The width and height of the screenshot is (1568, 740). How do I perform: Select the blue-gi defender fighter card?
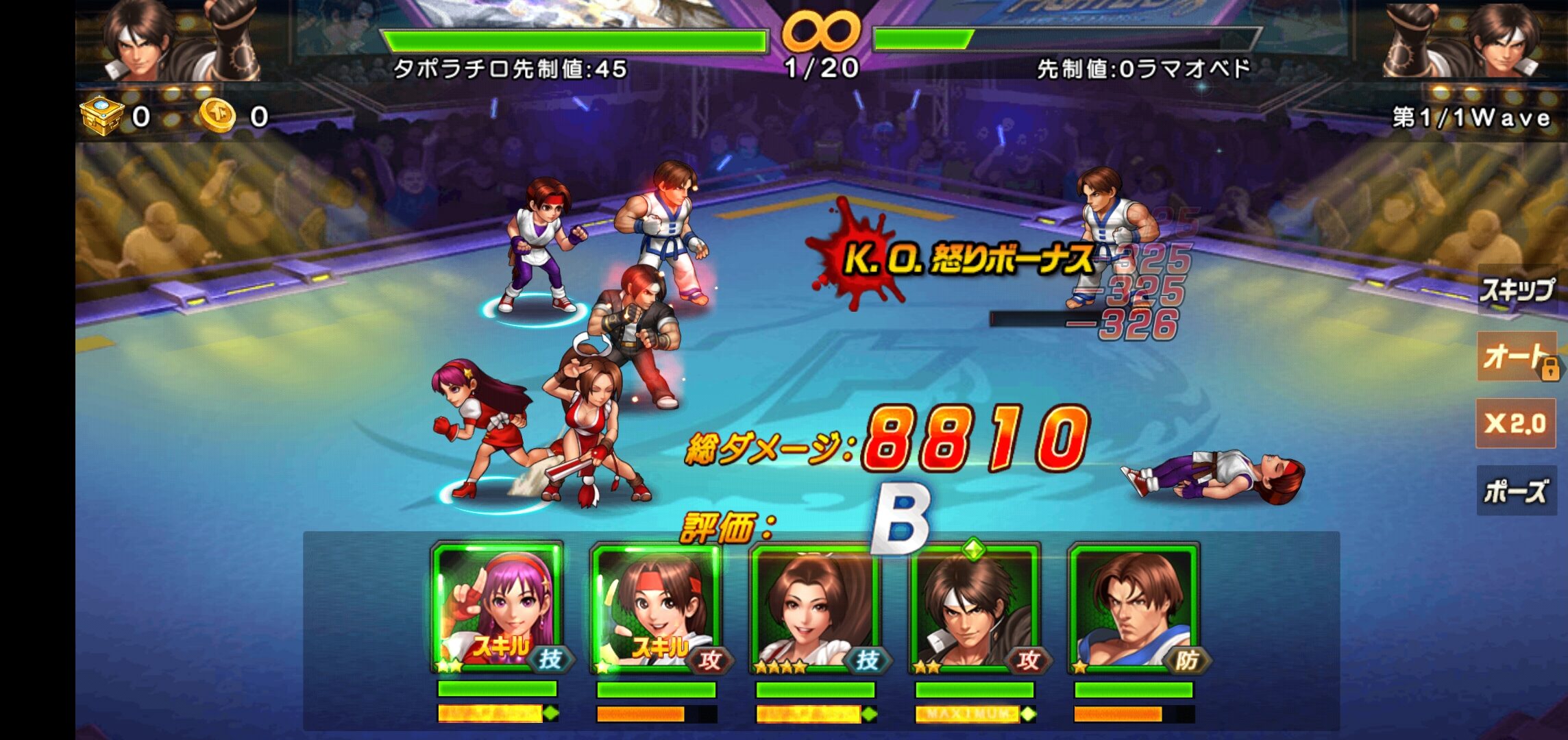point(1134,608)
